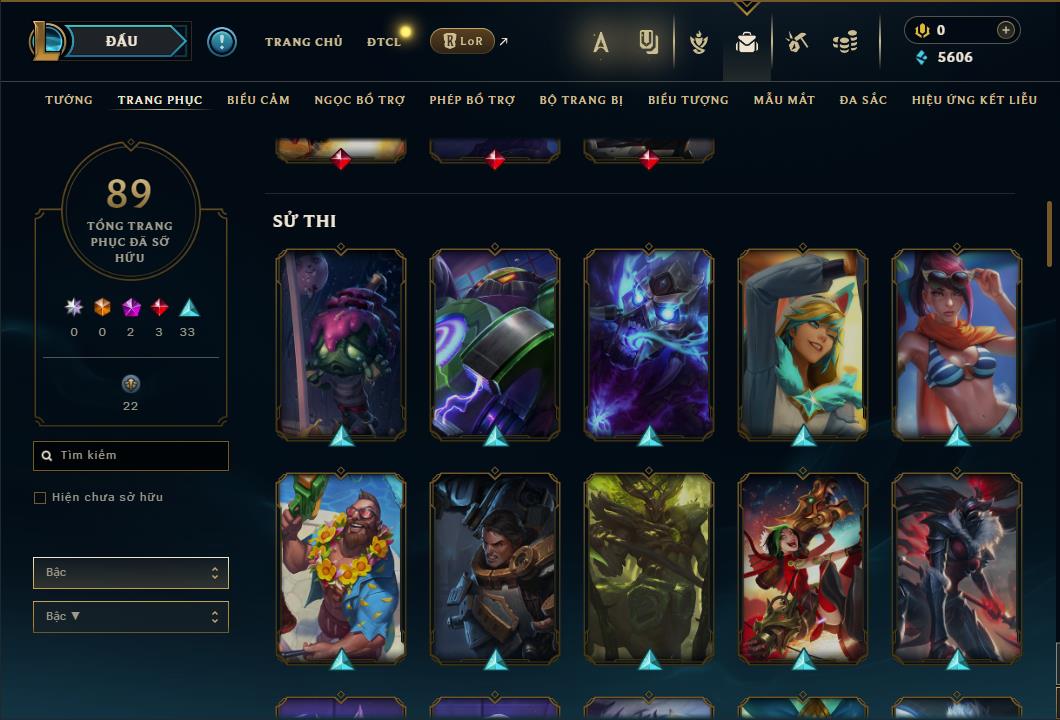Select the zombie skin with pink brain

click(x=341, y=343)
